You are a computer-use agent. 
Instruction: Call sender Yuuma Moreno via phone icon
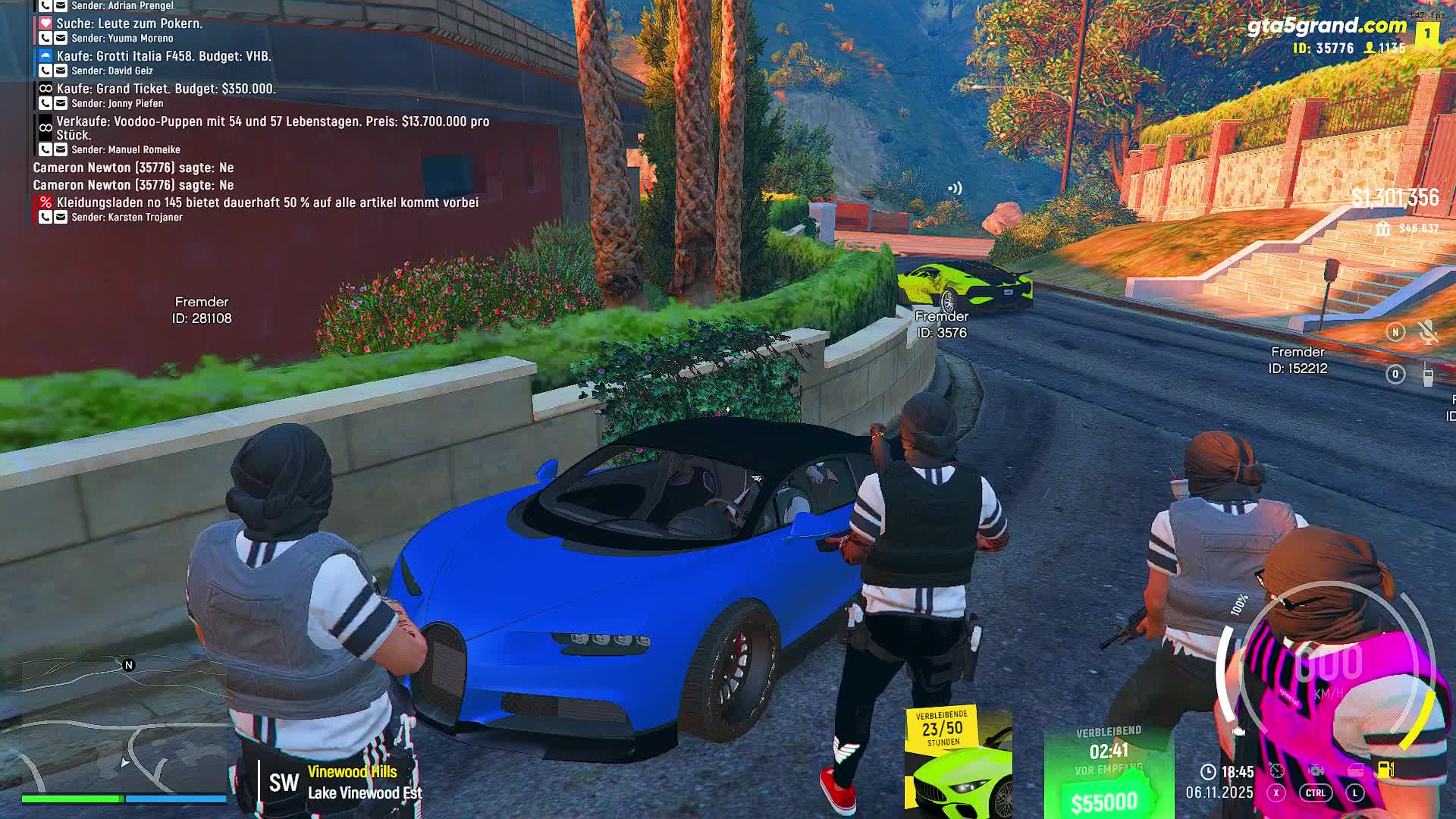tap(45, 38)
